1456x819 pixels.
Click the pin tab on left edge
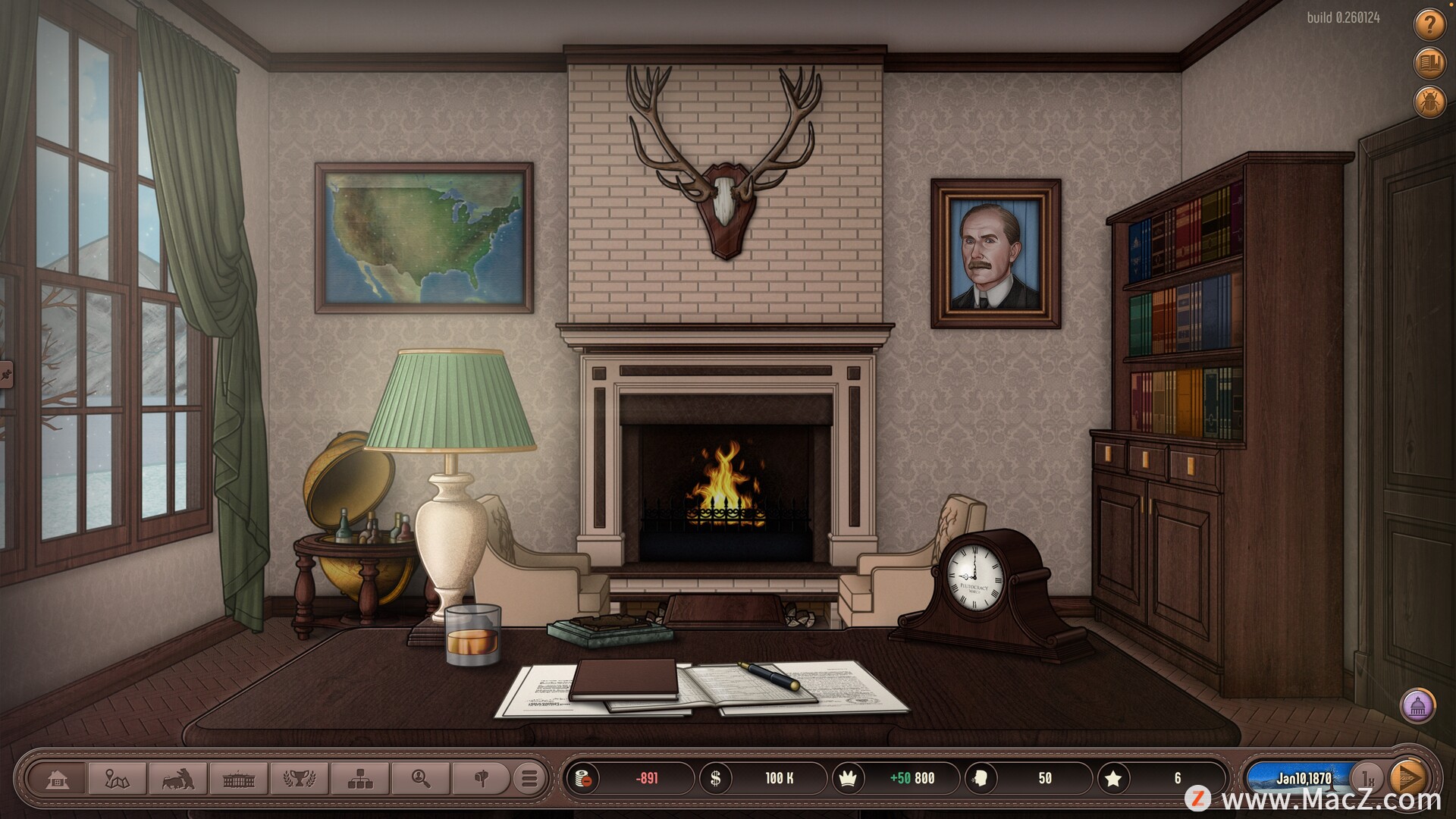tap(6, 374)
